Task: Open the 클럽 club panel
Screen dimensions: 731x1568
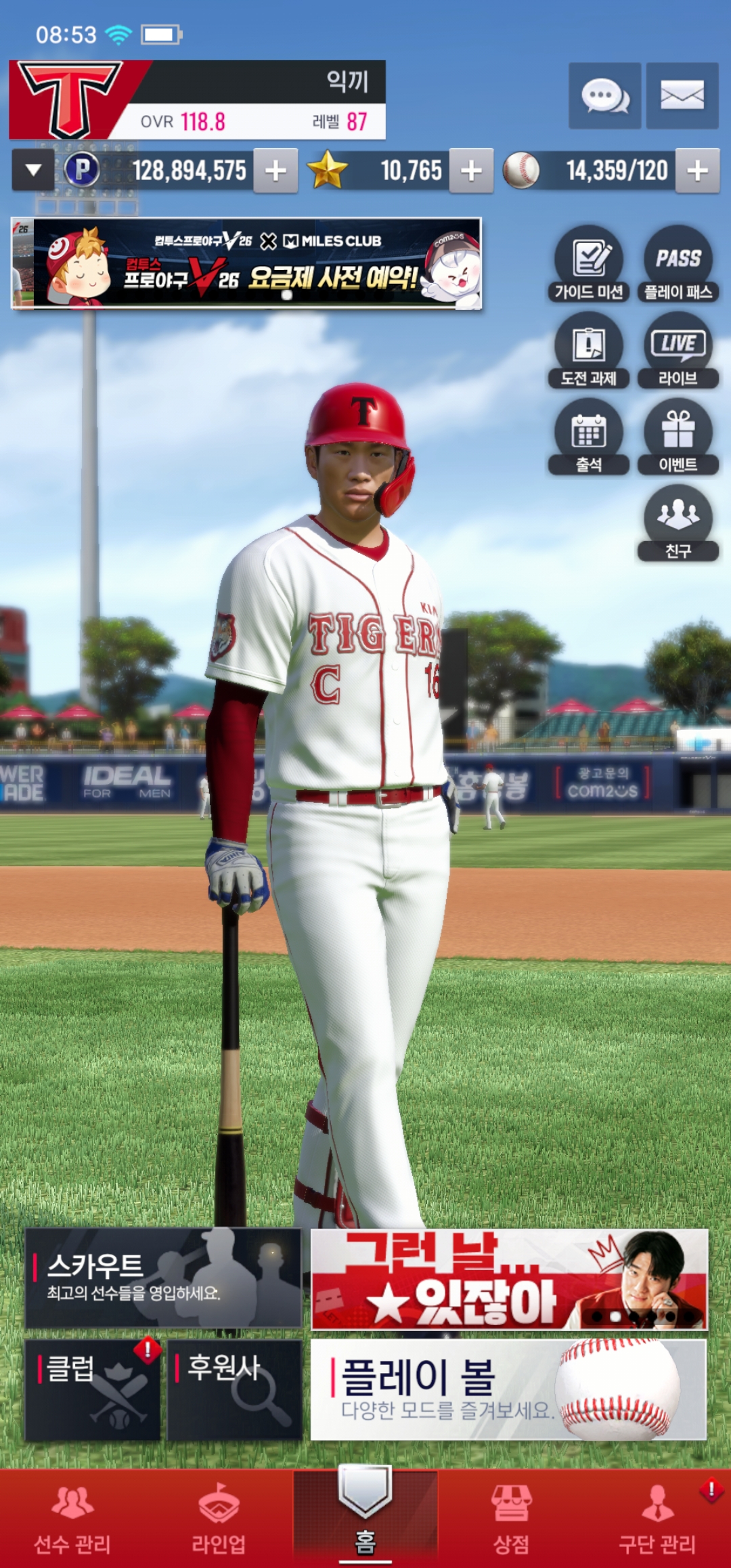Action: 93,1390
